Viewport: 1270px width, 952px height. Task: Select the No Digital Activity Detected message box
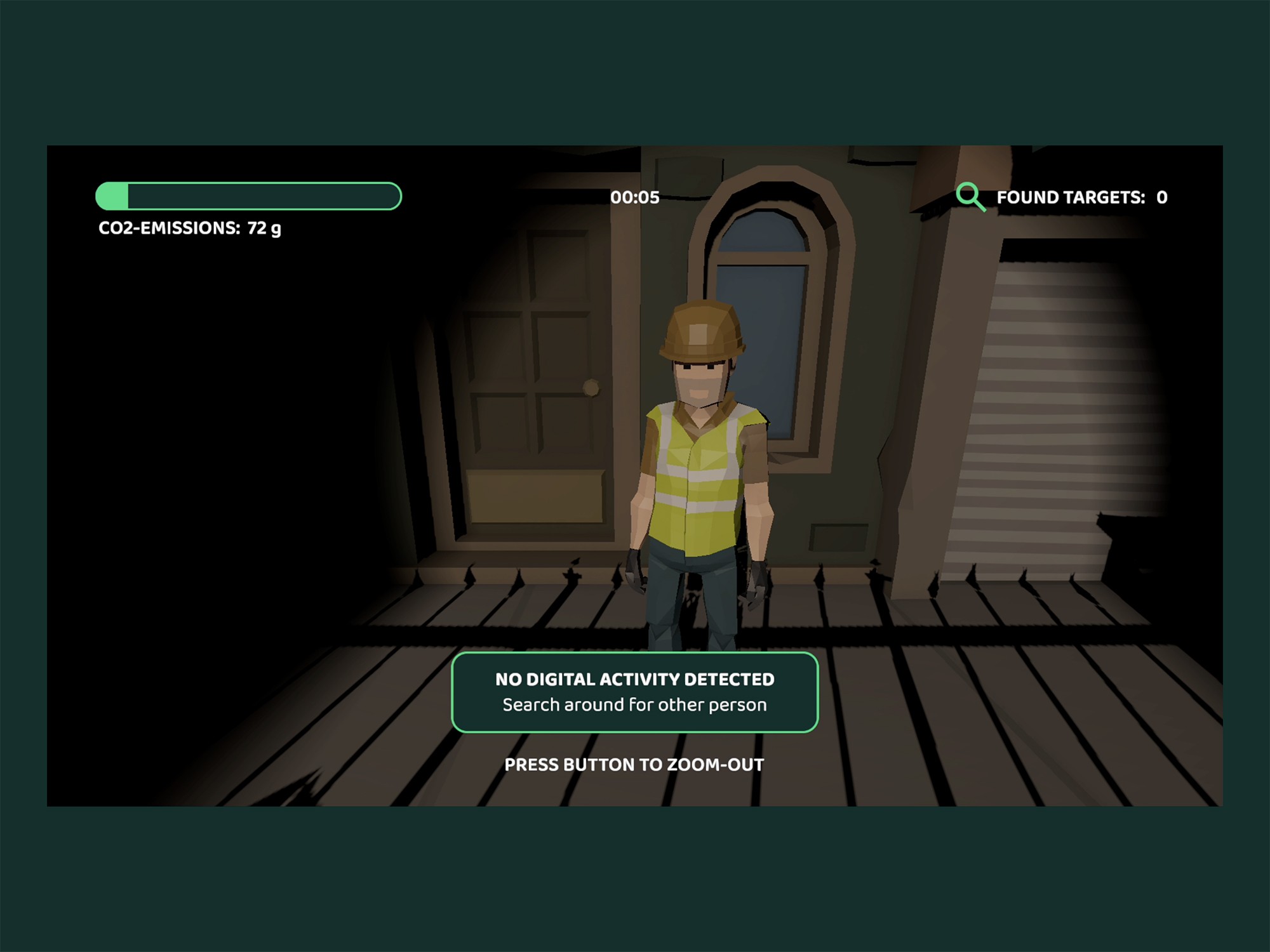point(634,692)
